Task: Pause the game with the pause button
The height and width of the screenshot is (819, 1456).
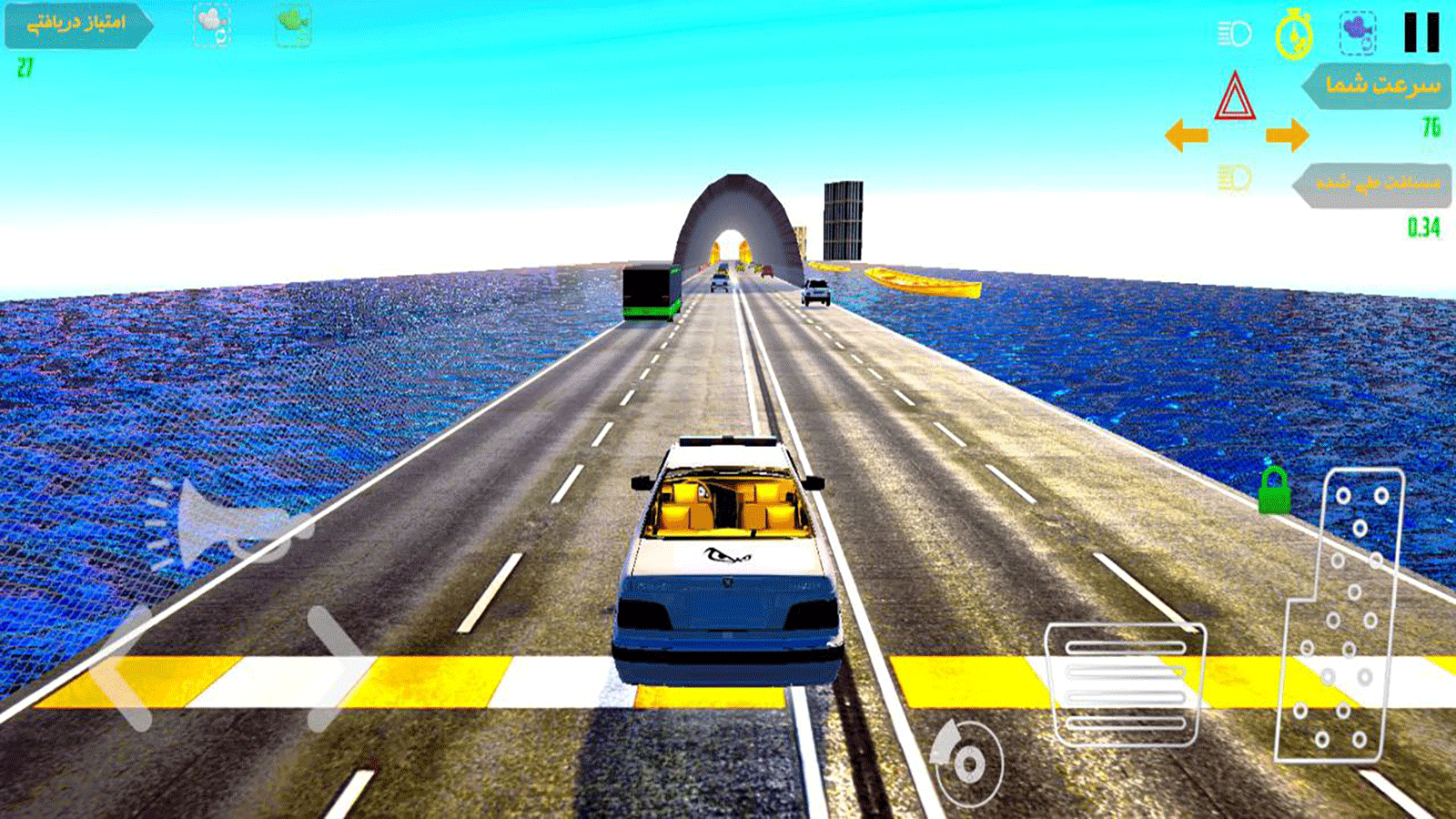Action: click(1421, 33)
